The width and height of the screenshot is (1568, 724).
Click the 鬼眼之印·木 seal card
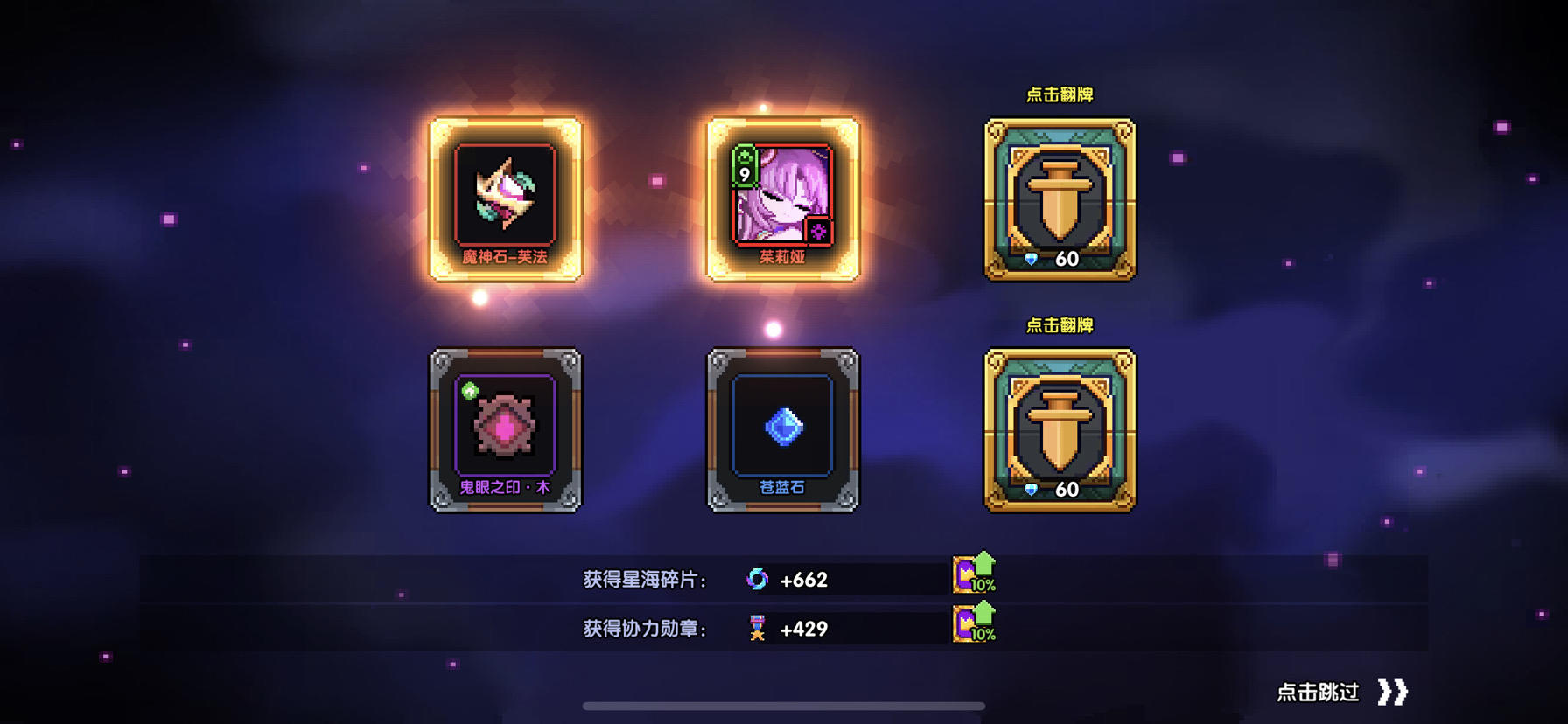pyautogui.click(x=503, y=428)
